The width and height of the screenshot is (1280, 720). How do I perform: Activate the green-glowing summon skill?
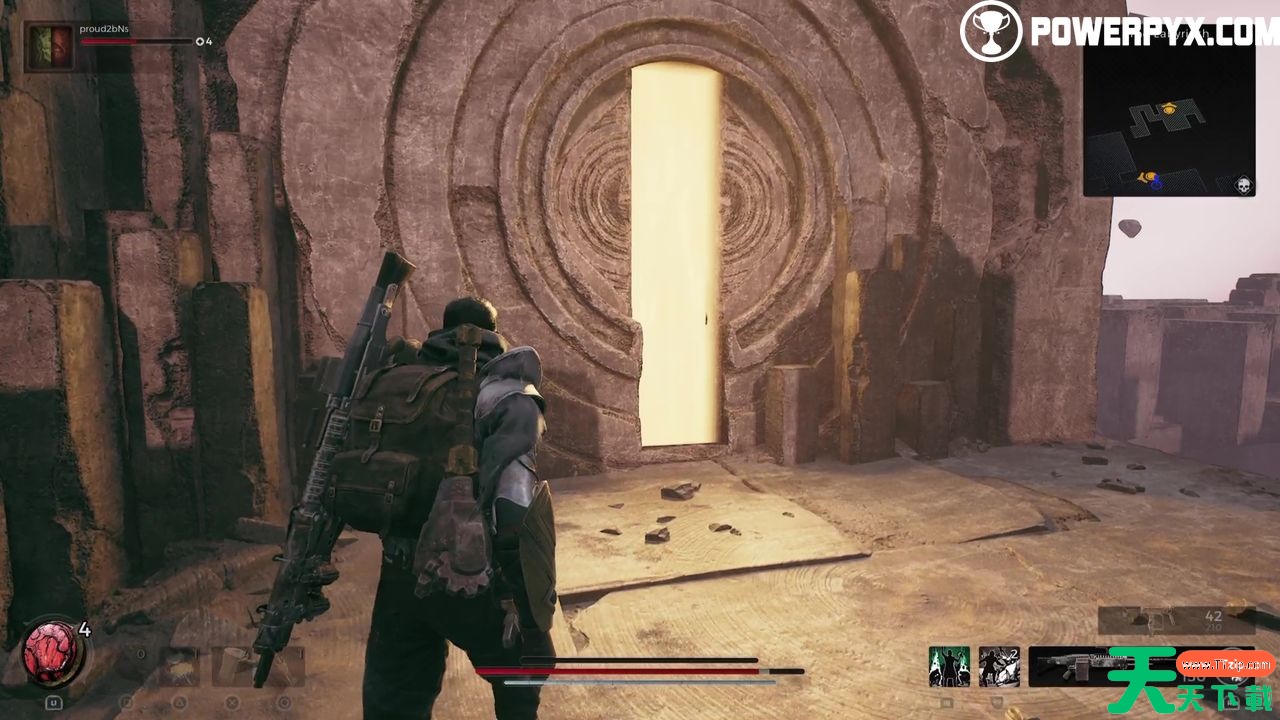[x=948, y=666]
